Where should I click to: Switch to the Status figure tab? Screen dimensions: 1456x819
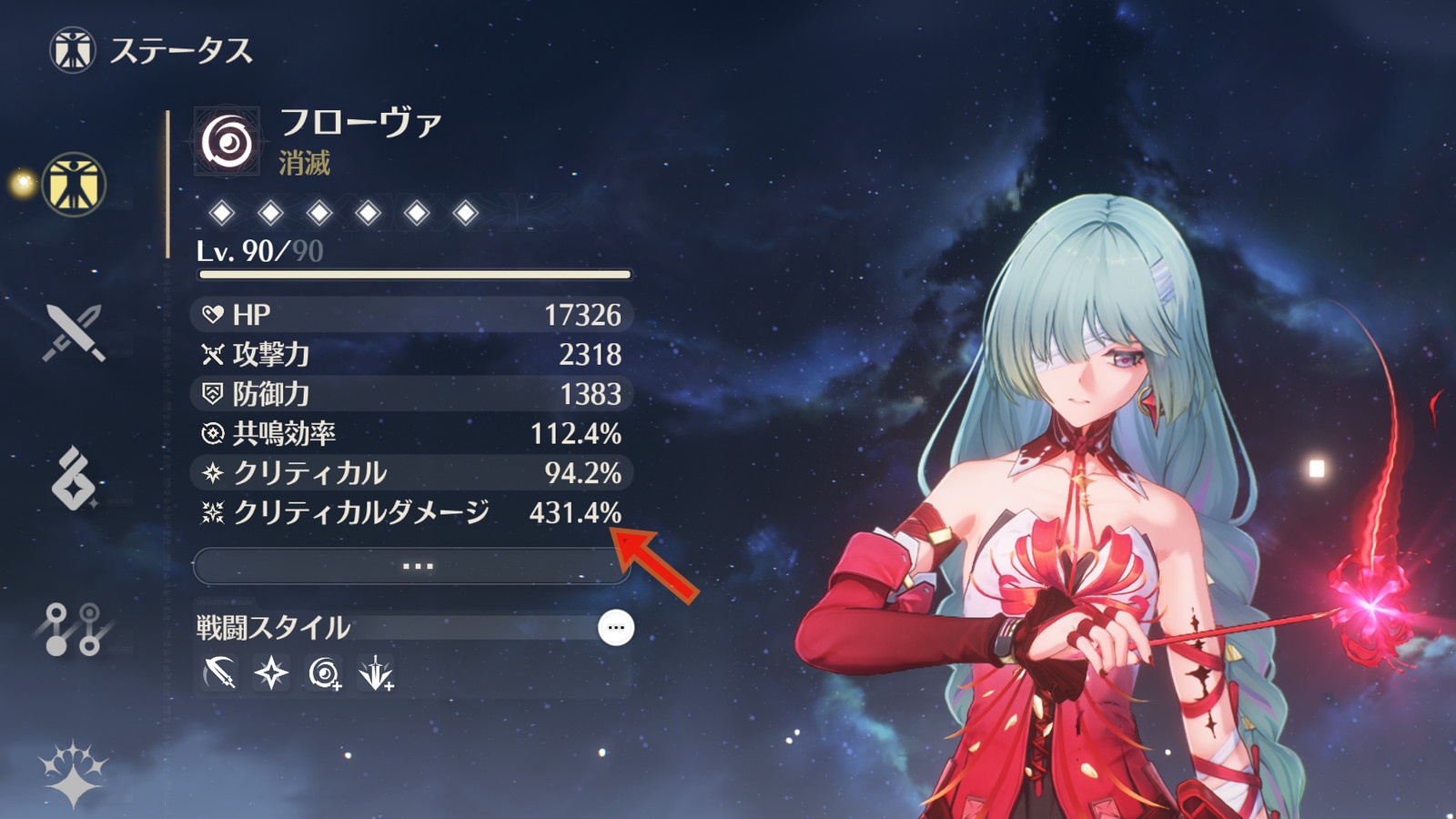[74, 185]
